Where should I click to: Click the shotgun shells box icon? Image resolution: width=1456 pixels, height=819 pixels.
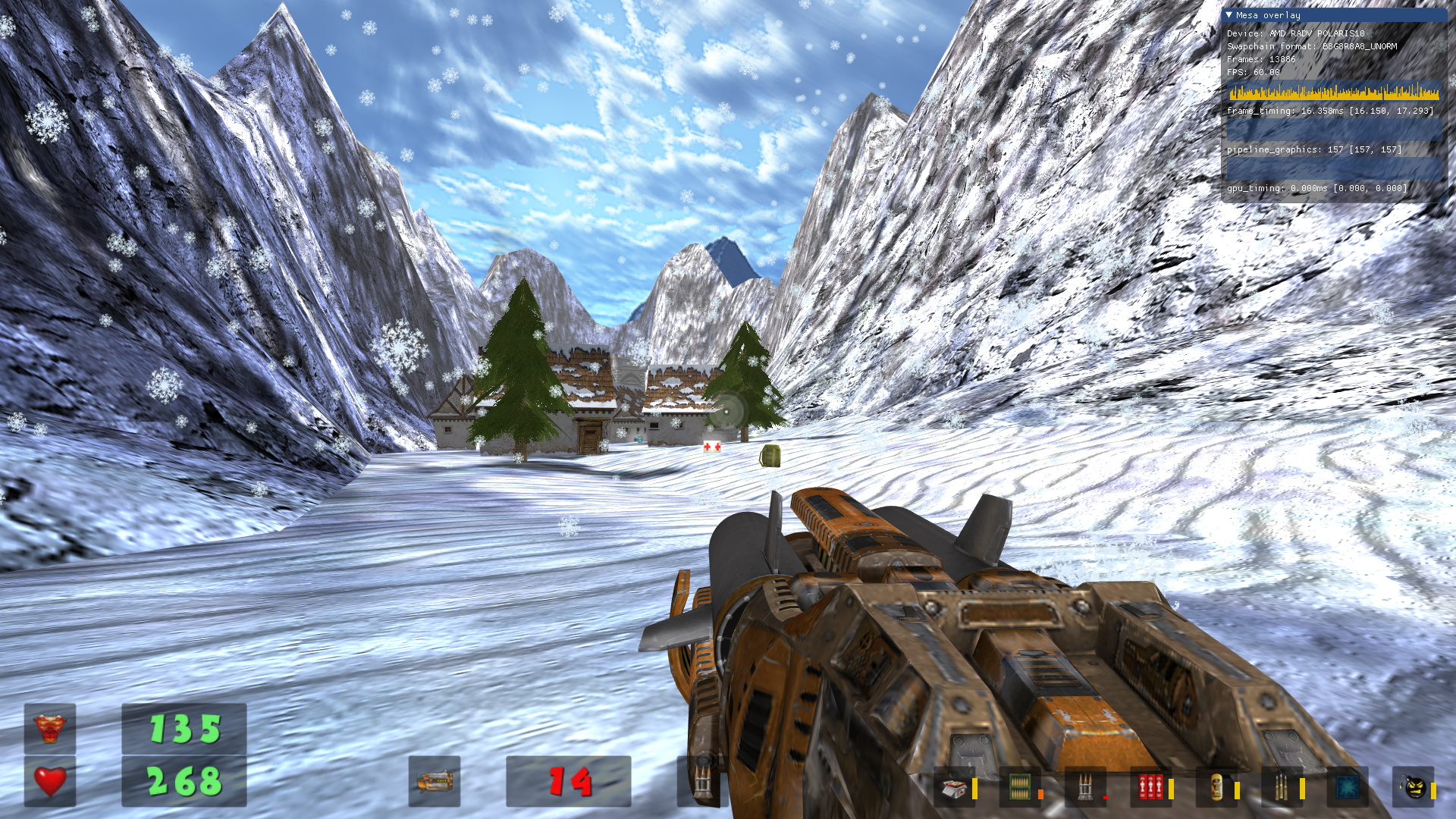point(954,789)
